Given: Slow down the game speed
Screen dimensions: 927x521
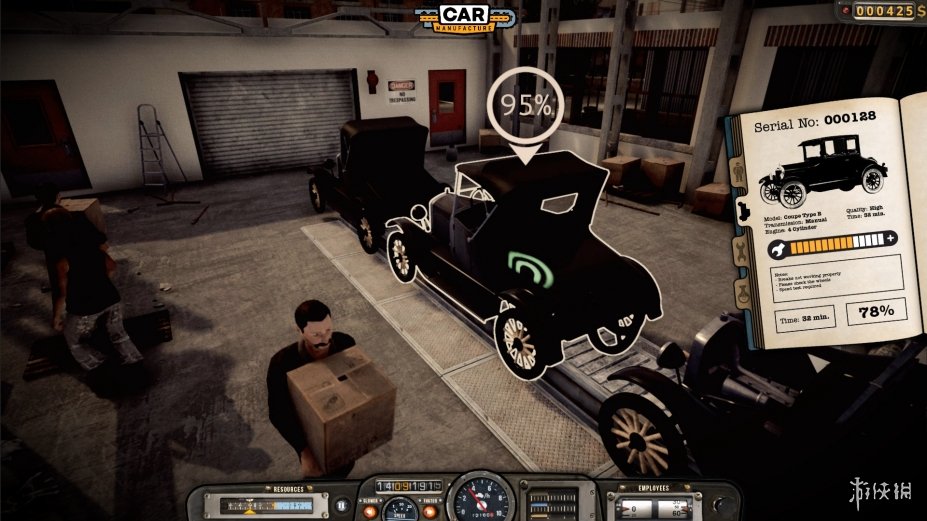Looking at the screenshot, I should tap(369, 512).
